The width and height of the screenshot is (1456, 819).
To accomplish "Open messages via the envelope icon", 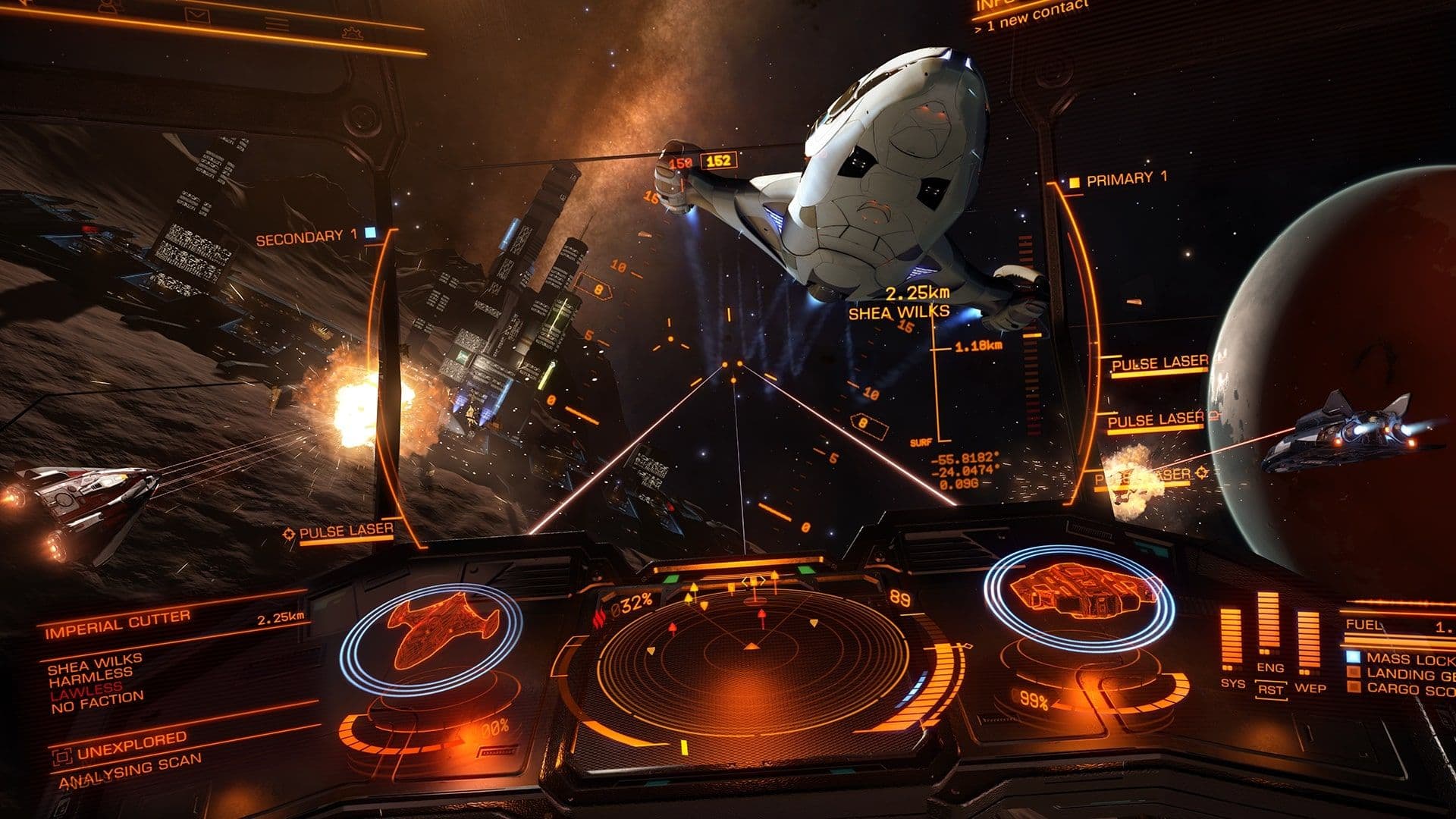I will coord(197,15).
